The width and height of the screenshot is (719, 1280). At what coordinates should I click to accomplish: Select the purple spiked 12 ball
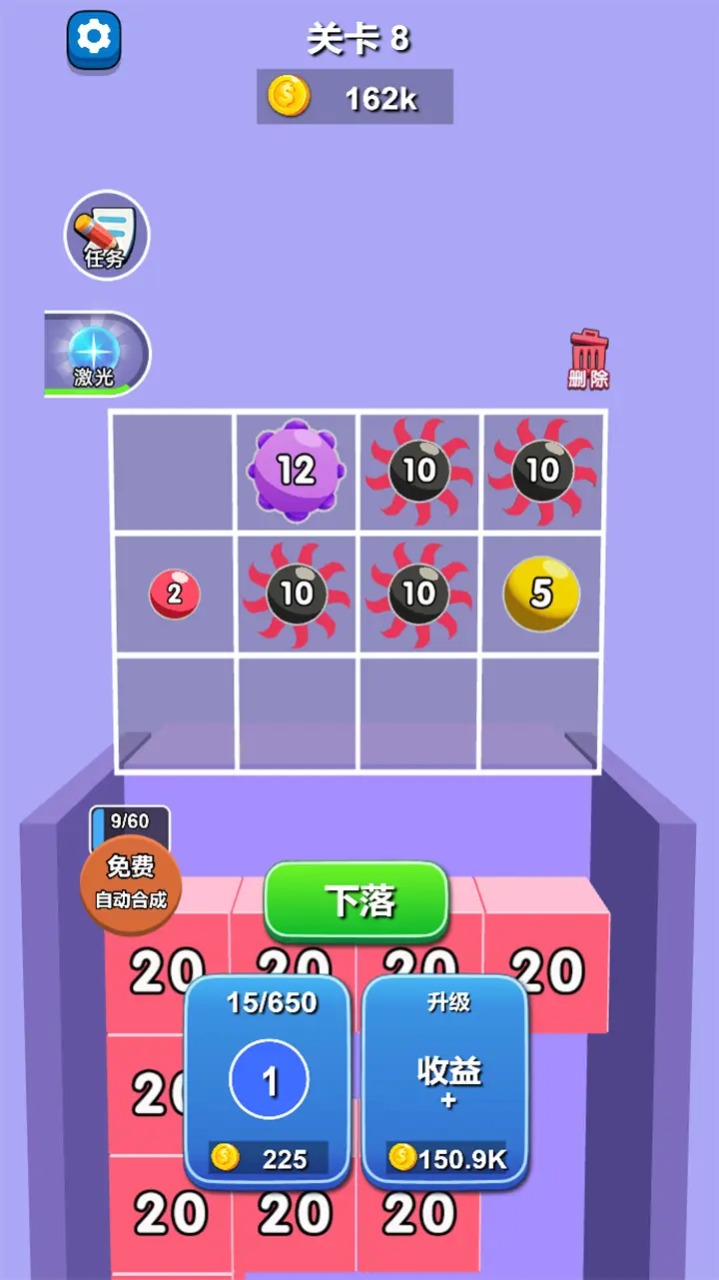point(296,468)
